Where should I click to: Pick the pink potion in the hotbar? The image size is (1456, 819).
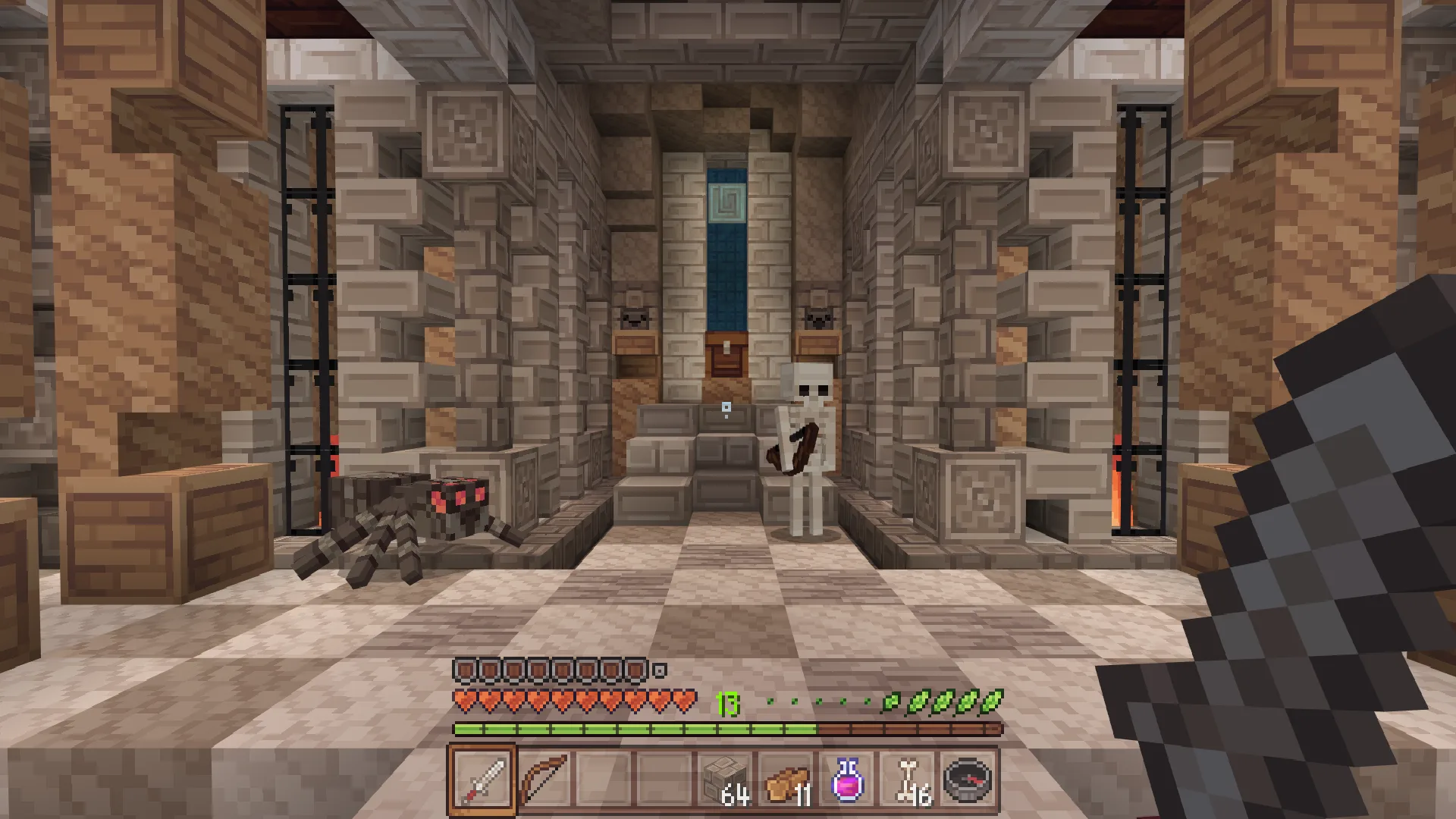click(x=847, y=780)
